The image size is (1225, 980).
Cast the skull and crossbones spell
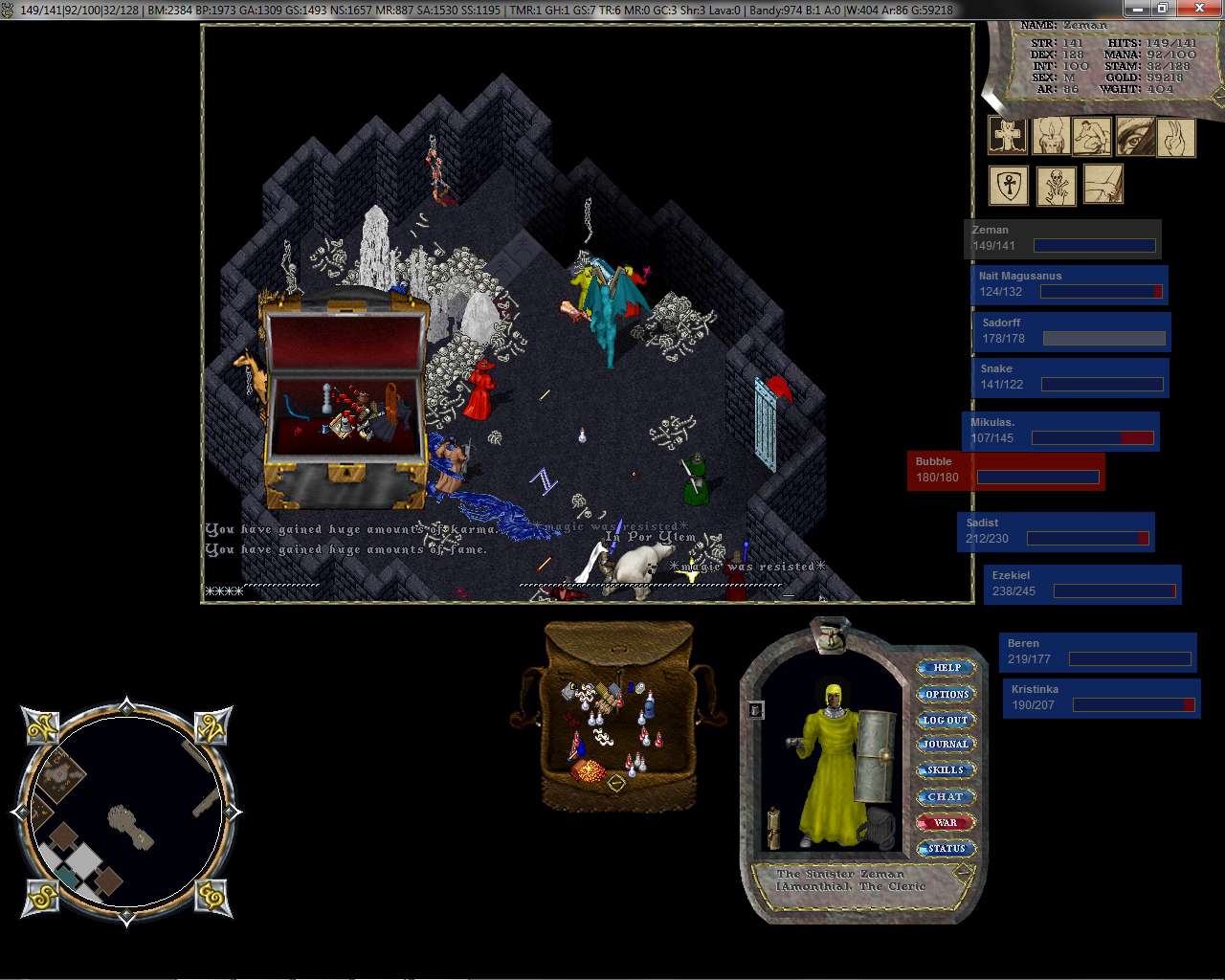click(x=1057, y=186)
